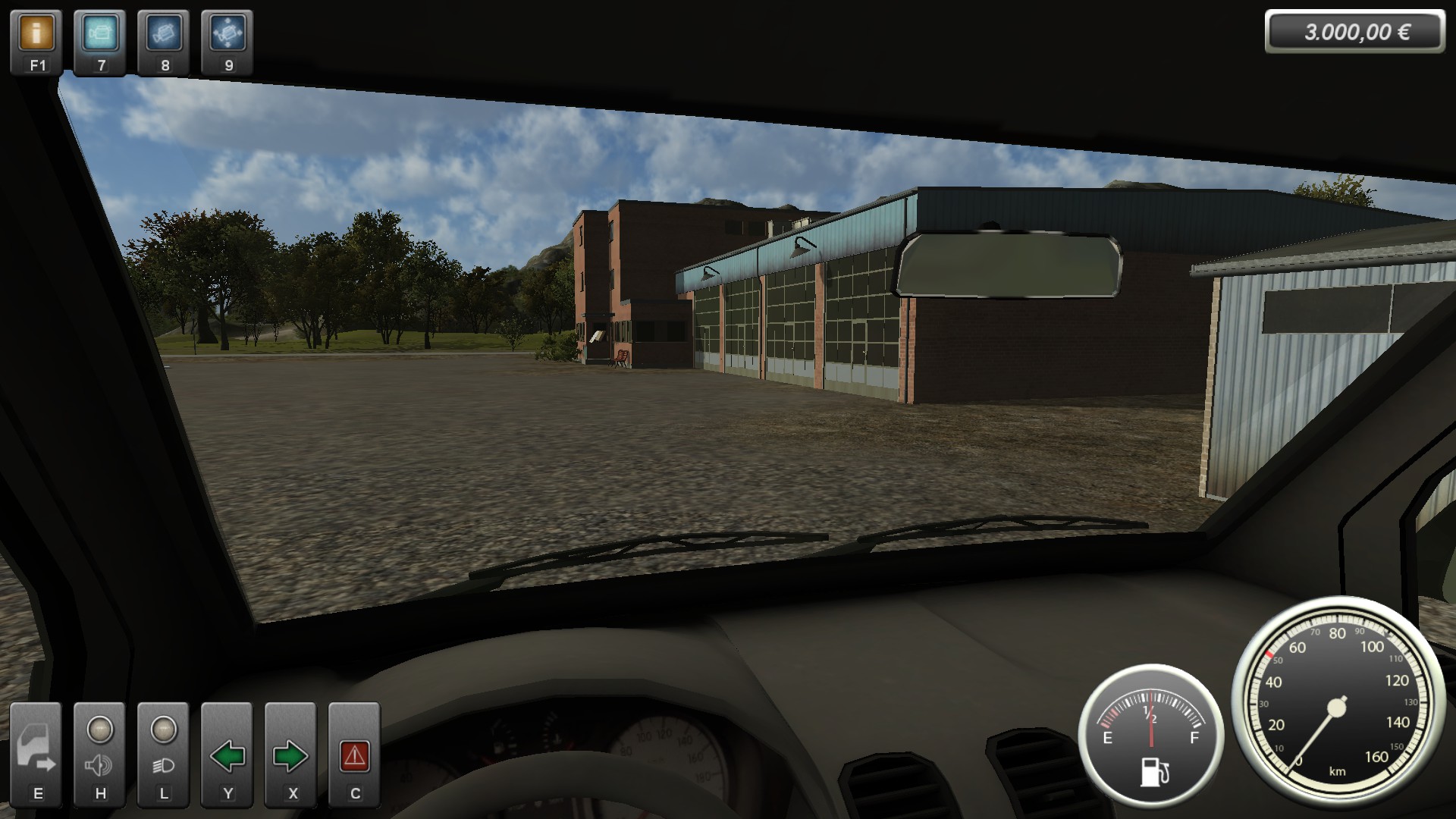Toggle the right turn signal arrow

pos(290,755)
